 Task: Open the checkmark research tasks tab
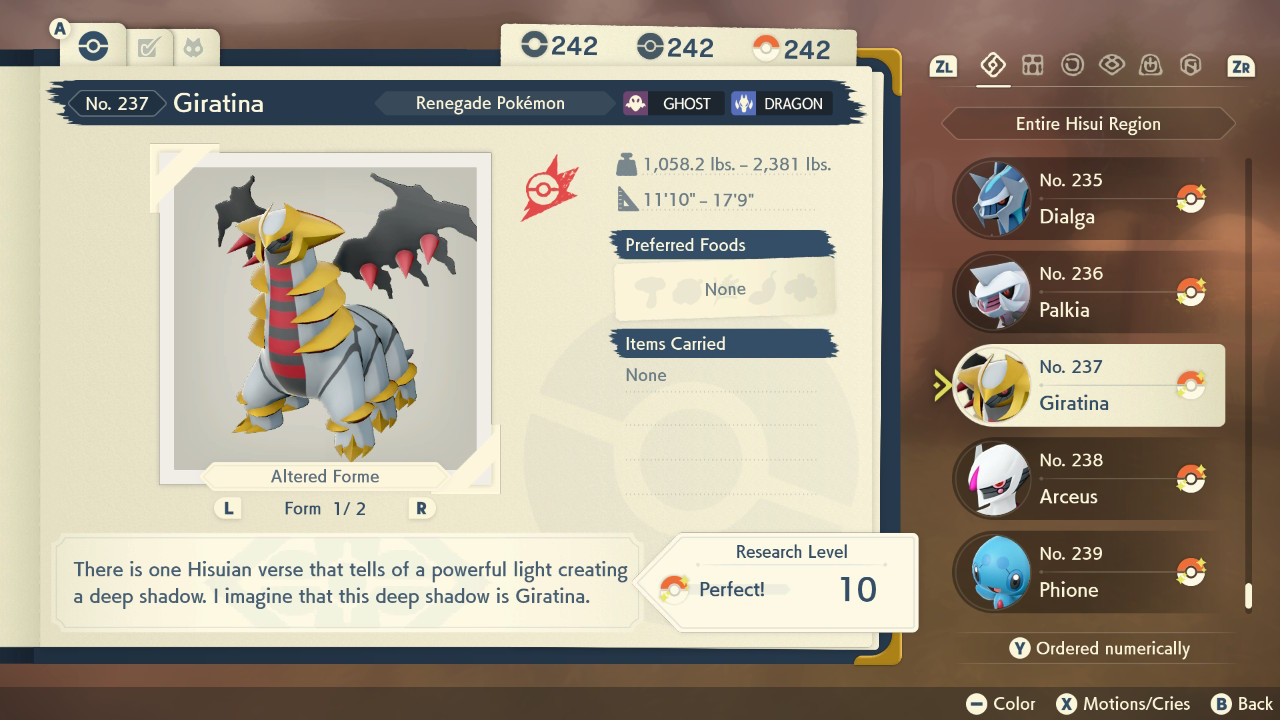click(149, 47)
